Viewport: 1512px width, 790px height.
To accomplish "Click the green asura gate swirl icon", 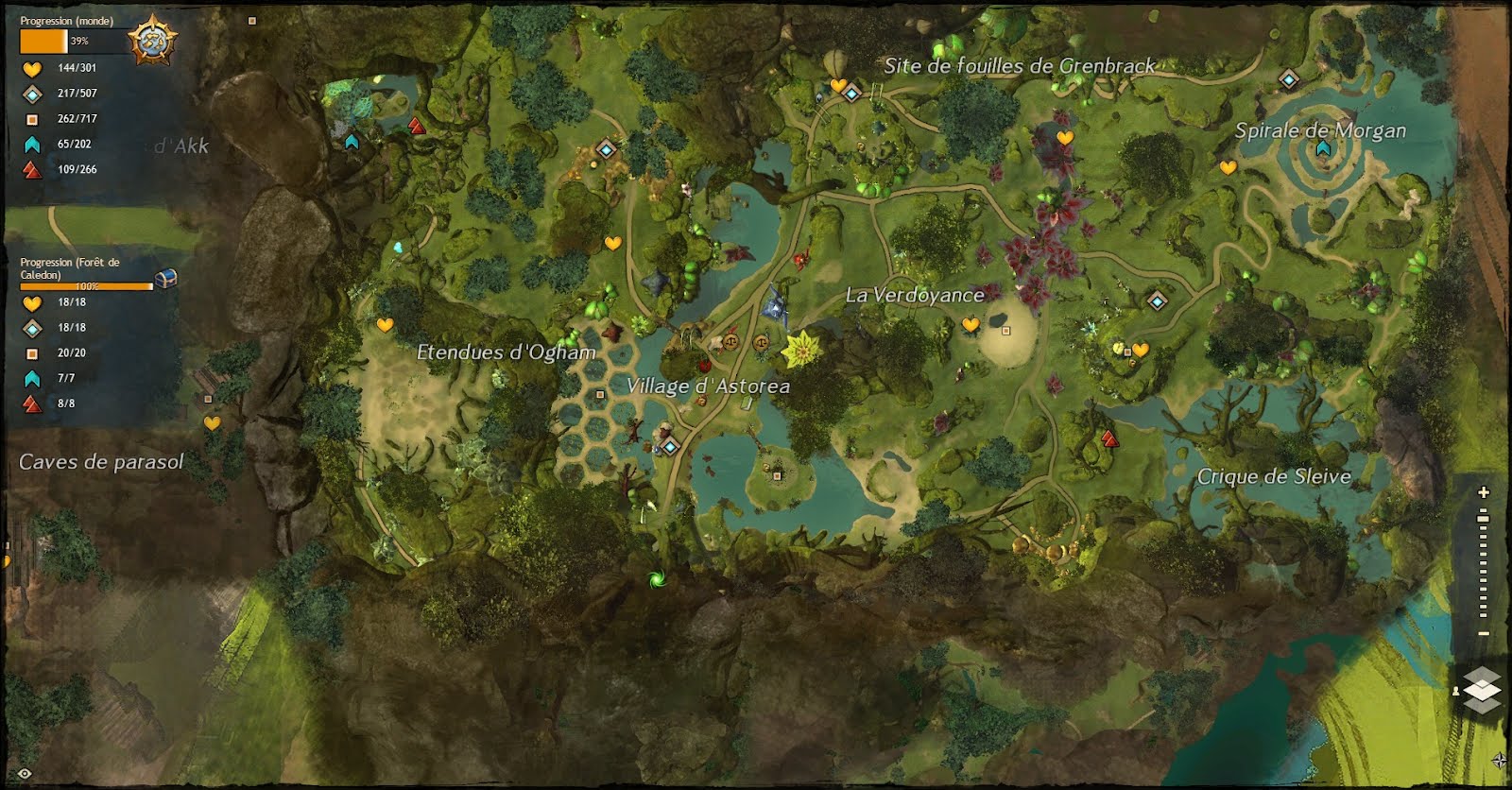I will pyautogui.click(x=657, y=578).
